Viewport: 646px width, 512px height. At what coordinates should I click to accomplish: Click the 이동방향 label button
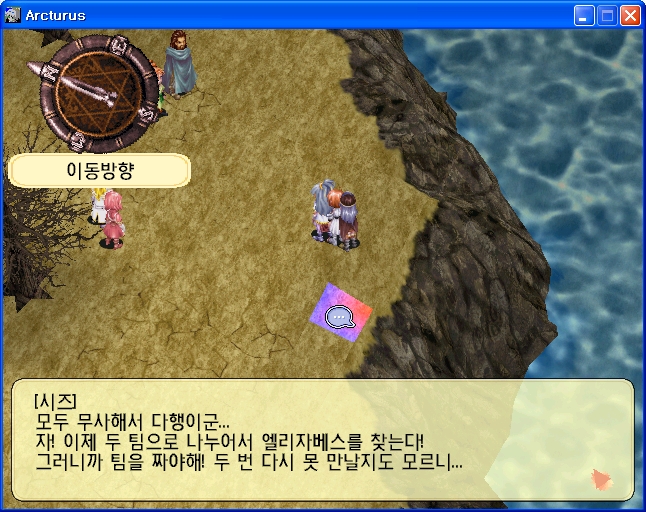(99, 170)
